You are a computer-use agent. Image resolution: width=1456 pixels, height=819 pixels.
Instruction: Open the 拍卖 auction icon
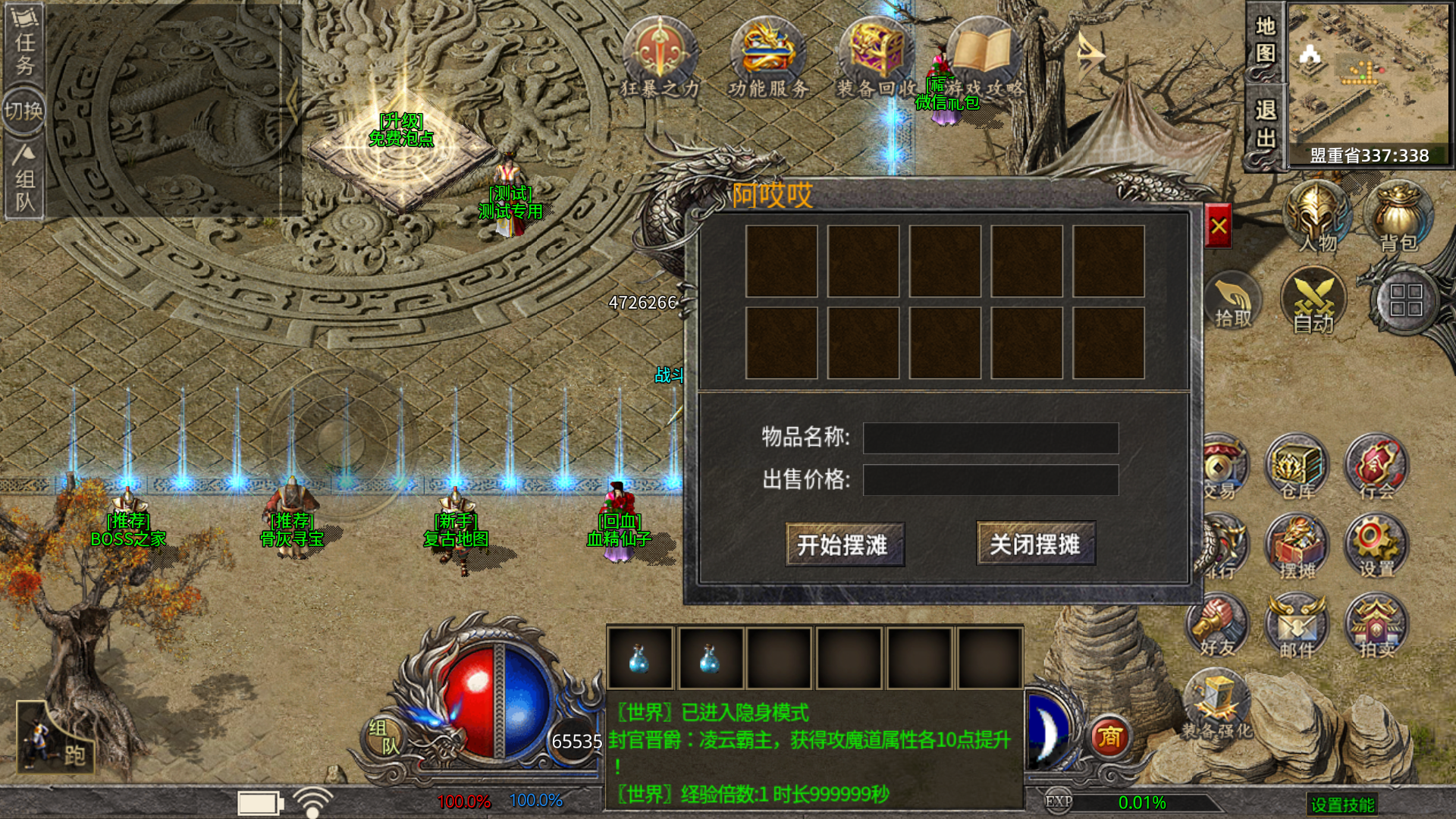pos(1376,626)
